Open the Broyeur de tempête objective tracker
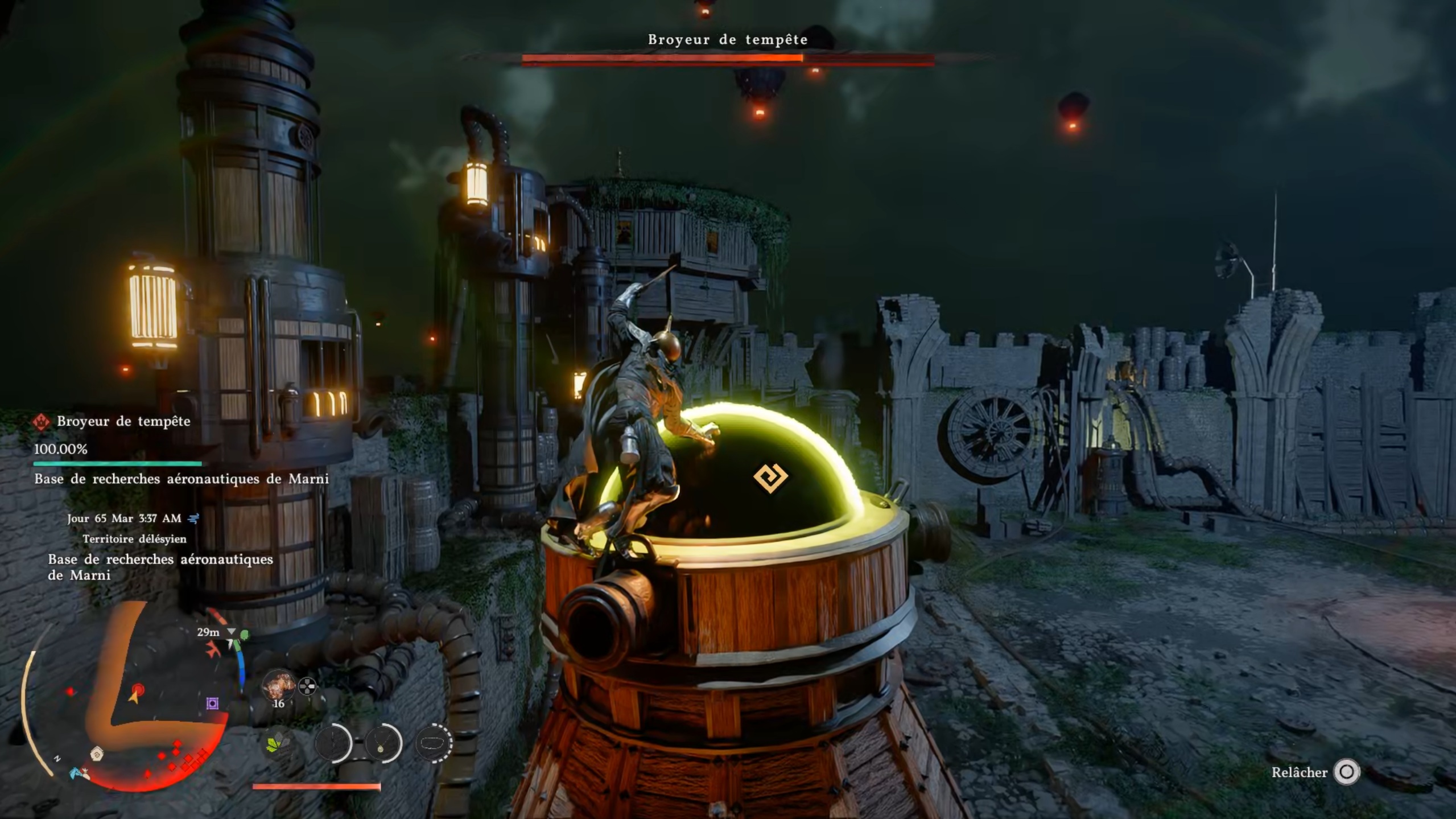 pos(123,422)
